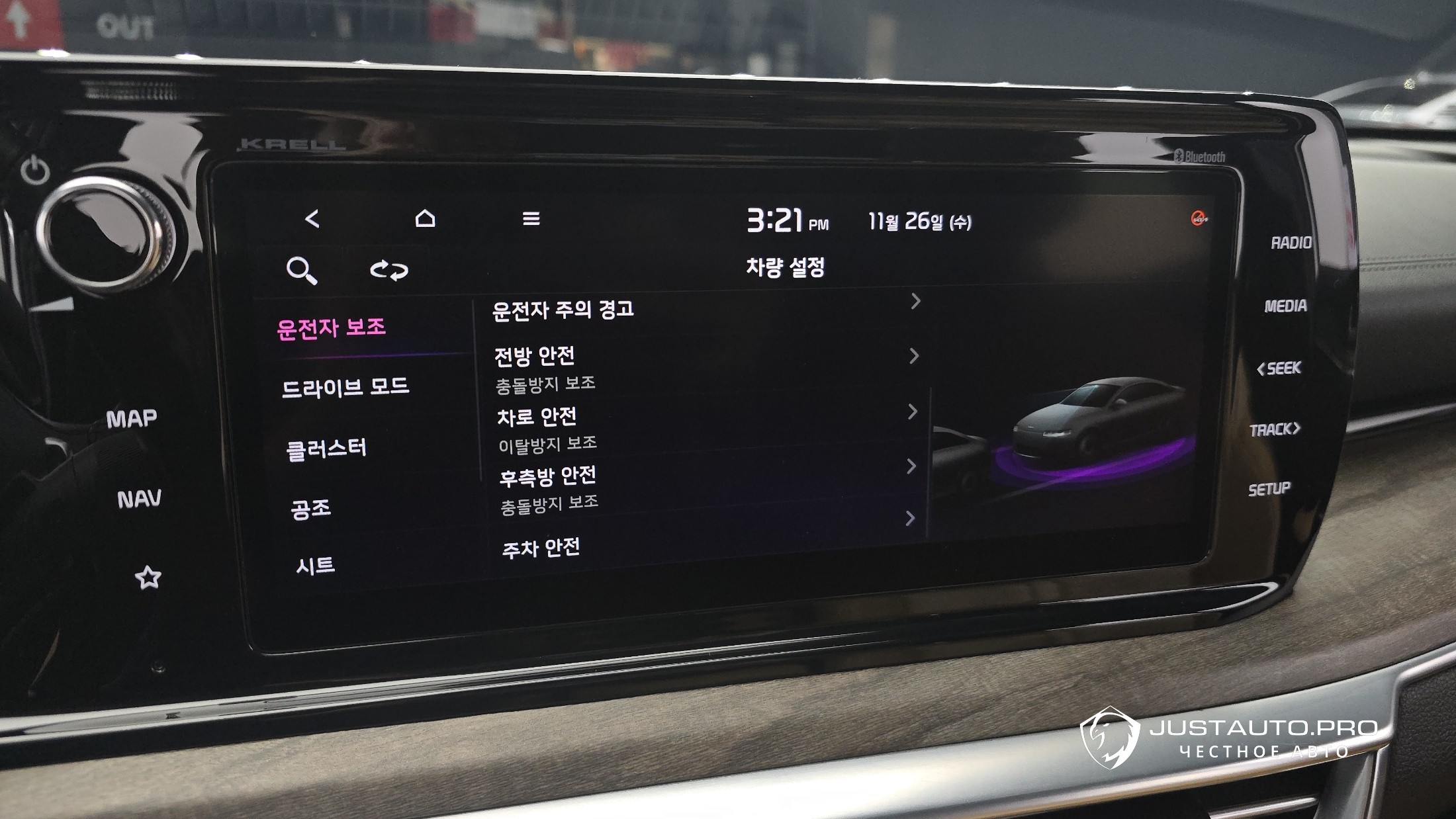The height and width of the screenshot is (819, 1456).
Task: Select the 운전자 보조 category
Action: click(332, 328)
